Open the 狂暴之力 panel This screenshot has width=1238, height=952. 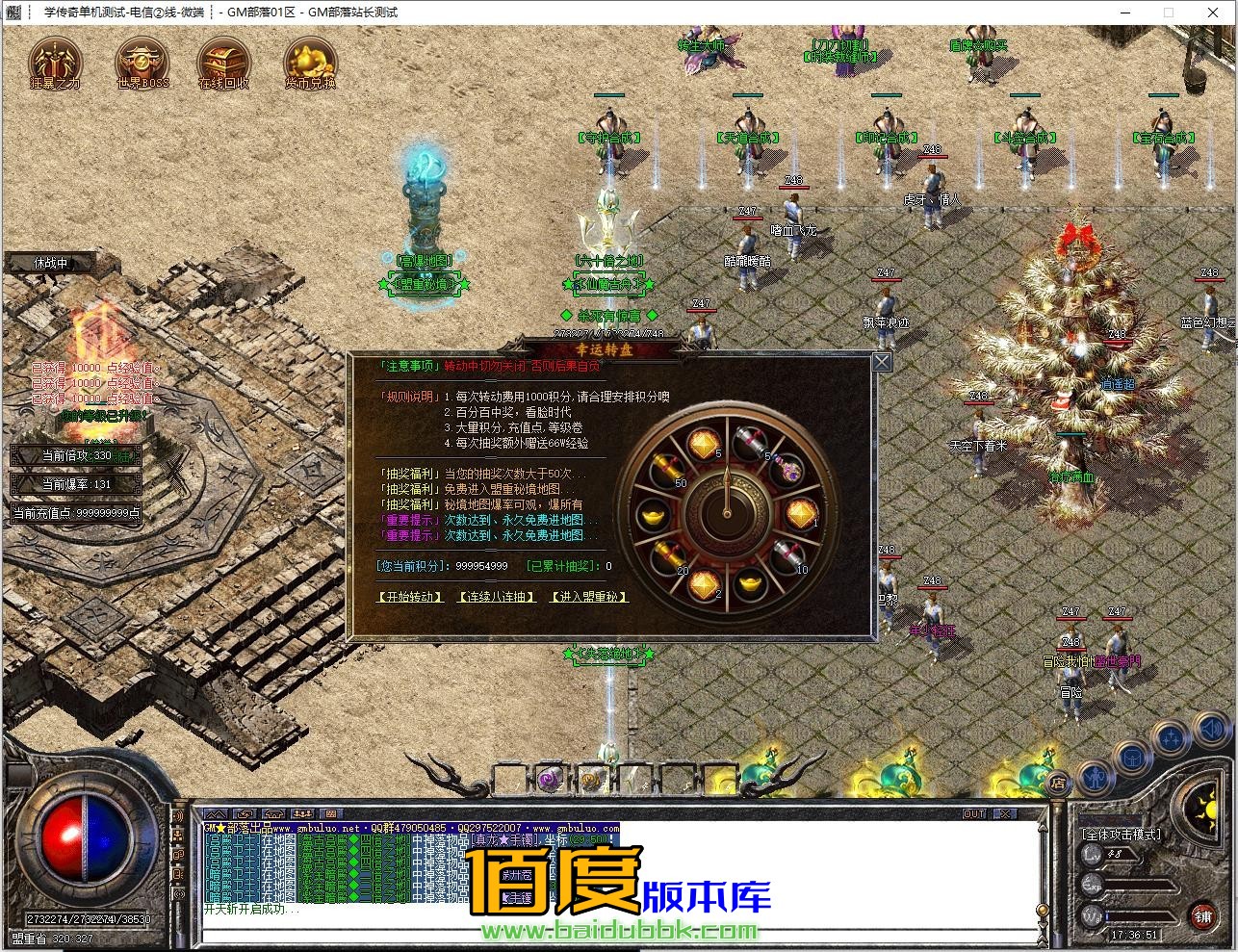pos(55,63)
